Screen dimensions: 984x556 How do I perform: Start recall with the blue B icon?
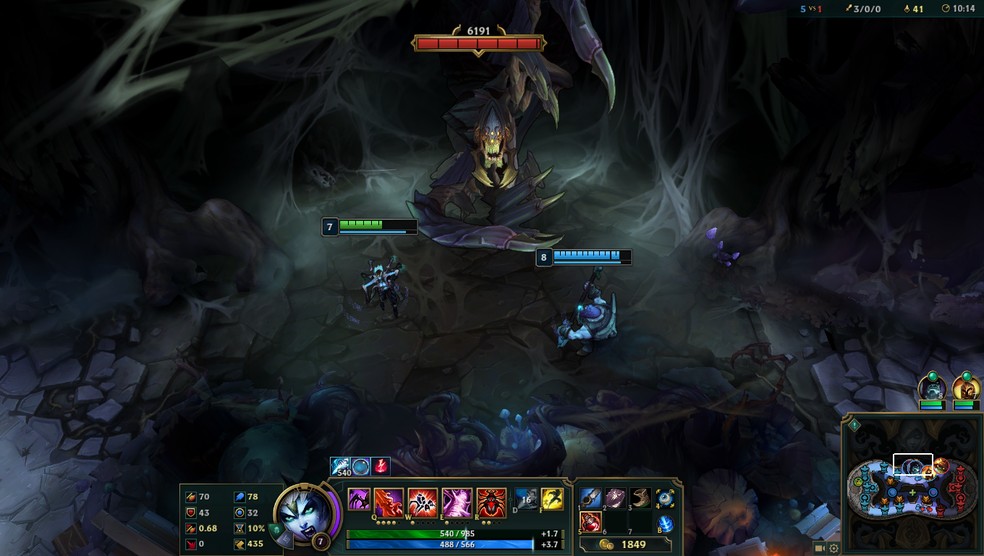click(x=665, y=523)
